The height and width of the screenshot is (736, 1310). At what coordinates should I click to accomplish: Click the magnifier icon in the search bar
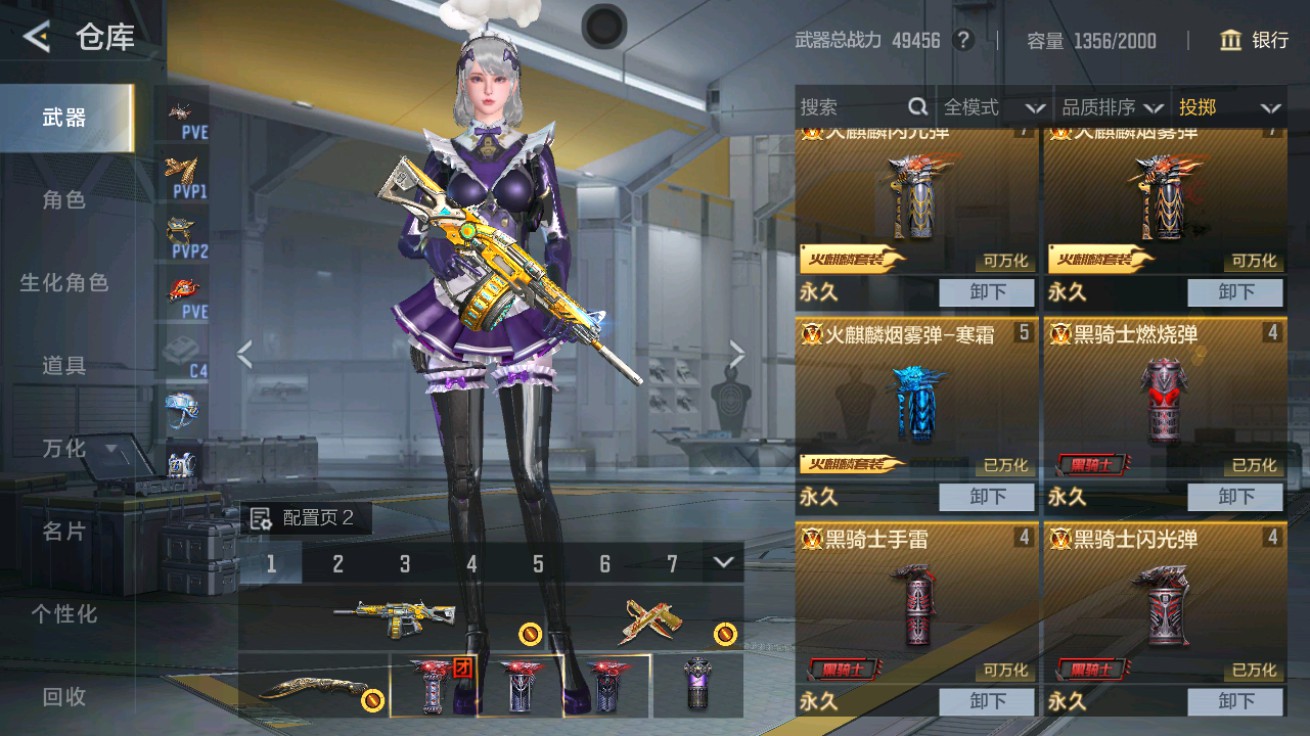(x=916, y=106)
